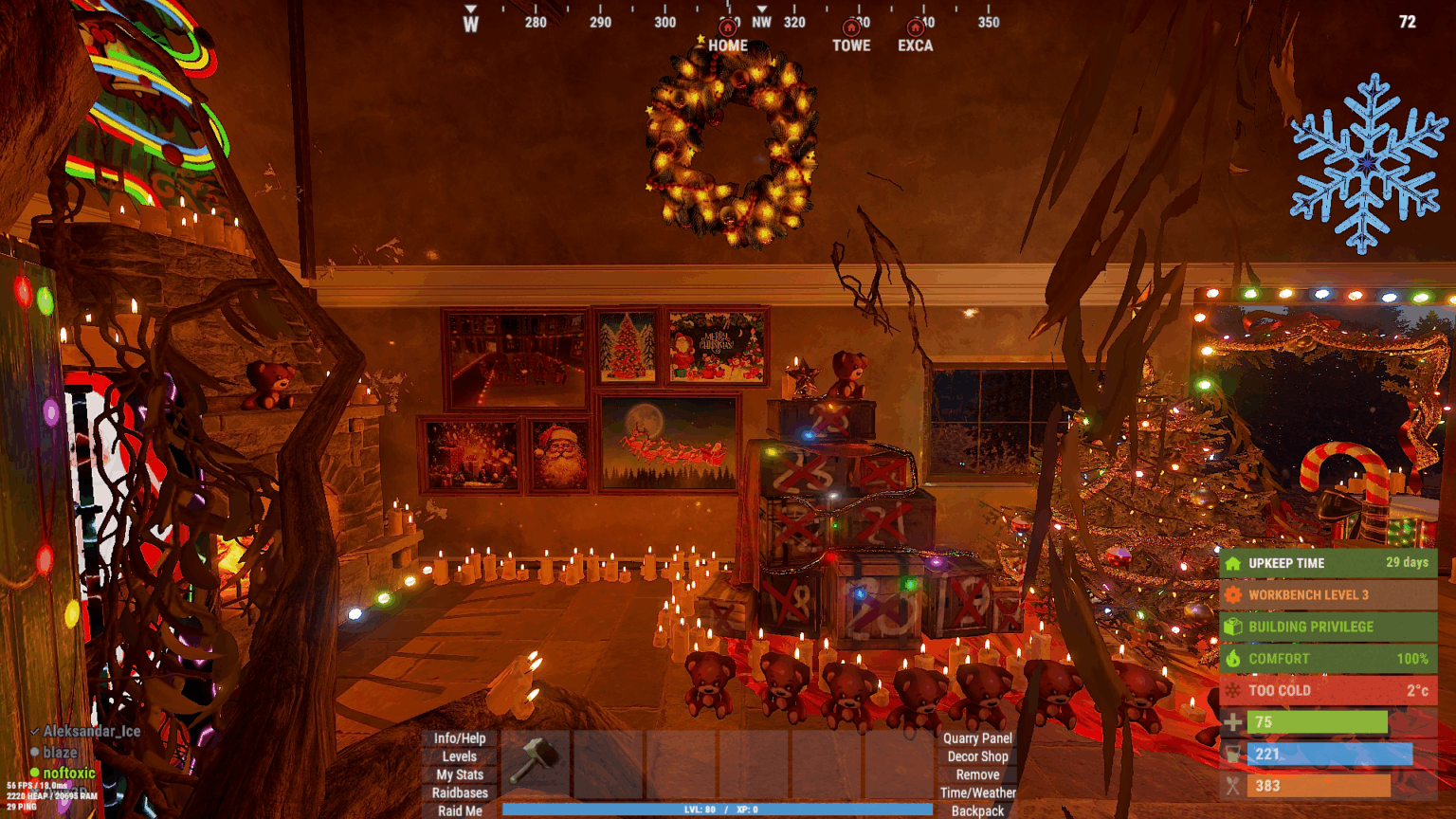Select the hammer hotbar slot
Screen dimensions: 1456x819
point(536,763)
